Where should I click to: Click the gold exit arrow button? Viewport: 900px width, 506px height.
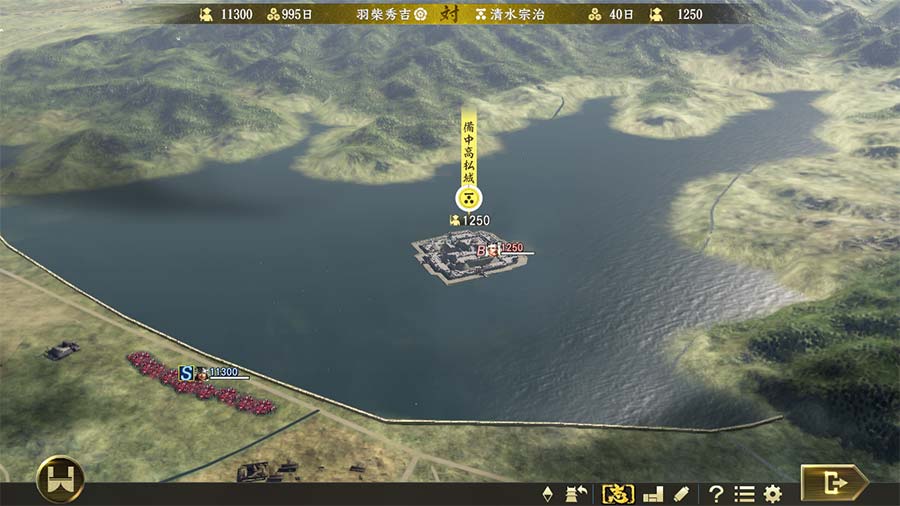coord(833,483)
